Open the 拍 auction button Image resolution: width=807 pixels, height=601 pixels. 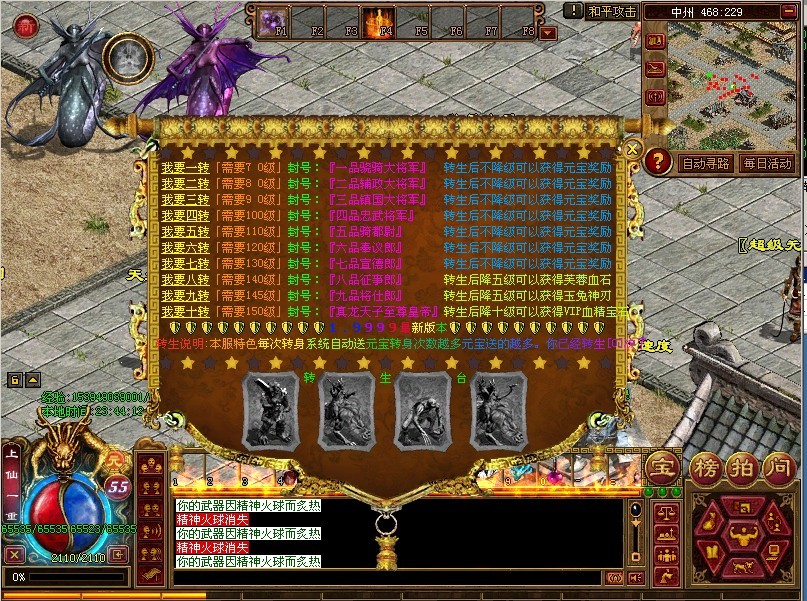(x=740, y=466)
